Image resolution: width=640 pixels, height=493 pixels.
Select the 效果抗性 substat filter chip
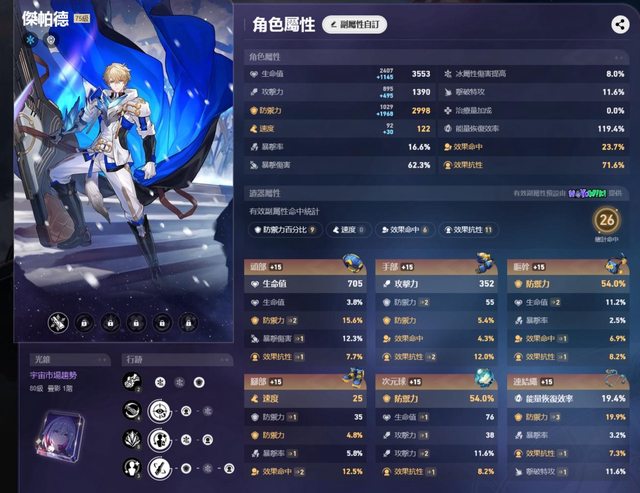click(469, 230)
